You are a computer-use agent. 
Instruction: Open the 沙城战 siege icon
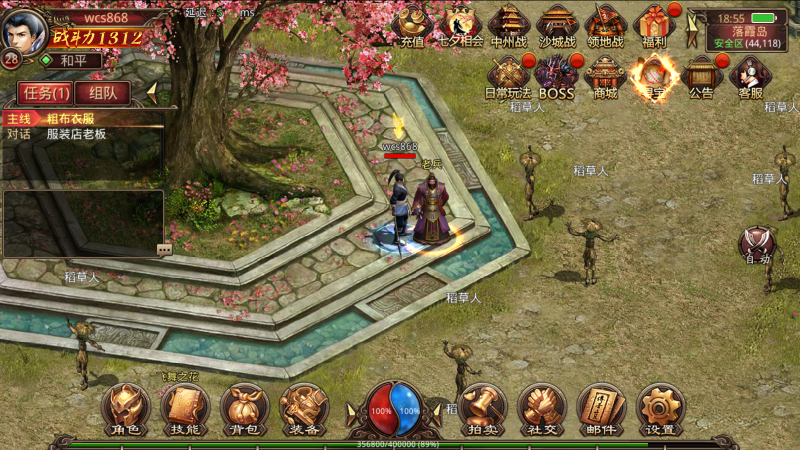[x=557, y=25]
